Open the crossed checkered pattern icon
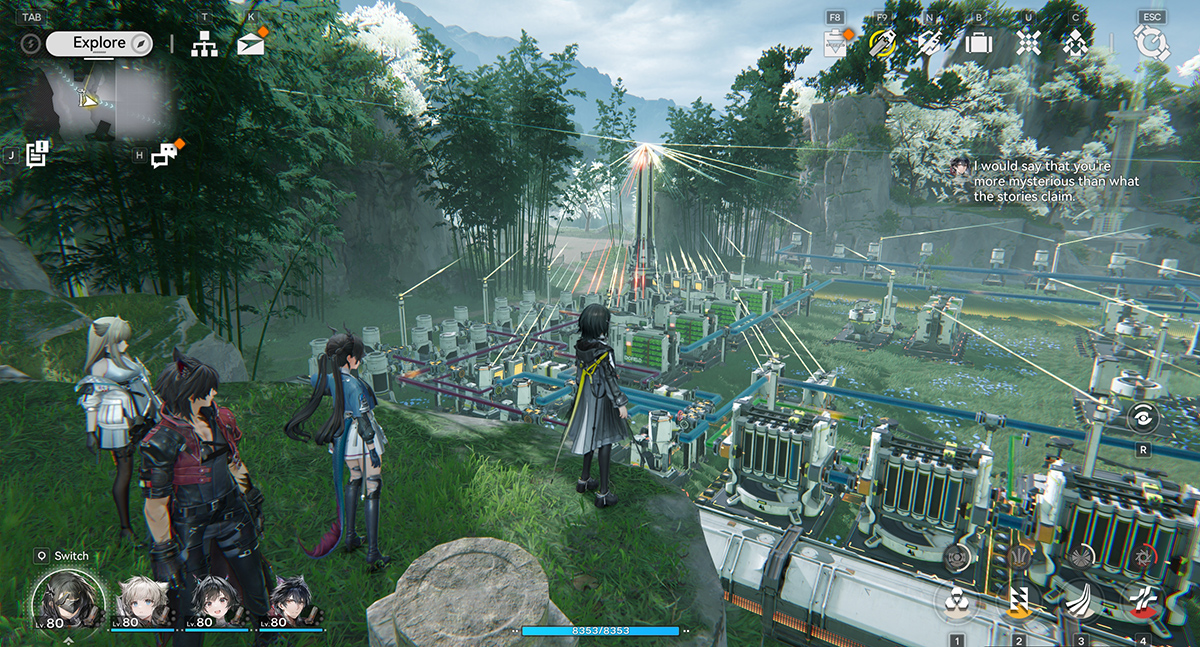1200x647 pixels. coord(1028,43)
